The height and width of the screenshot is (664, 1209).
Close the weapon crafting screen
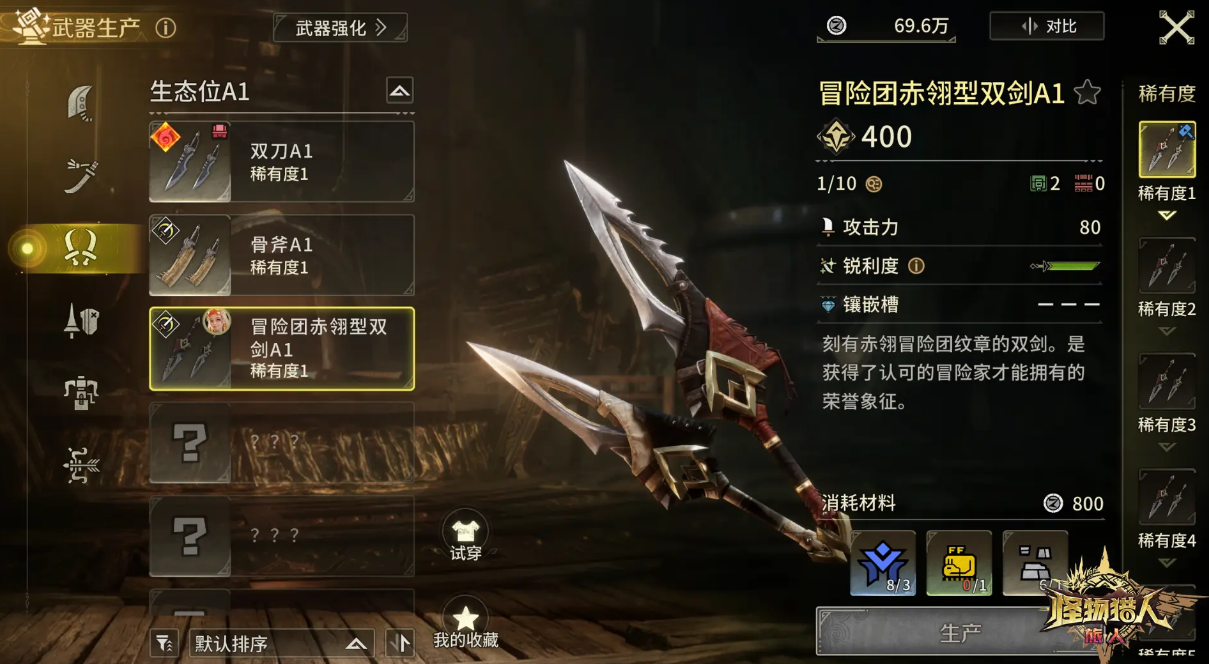(x=1177, y=27)
